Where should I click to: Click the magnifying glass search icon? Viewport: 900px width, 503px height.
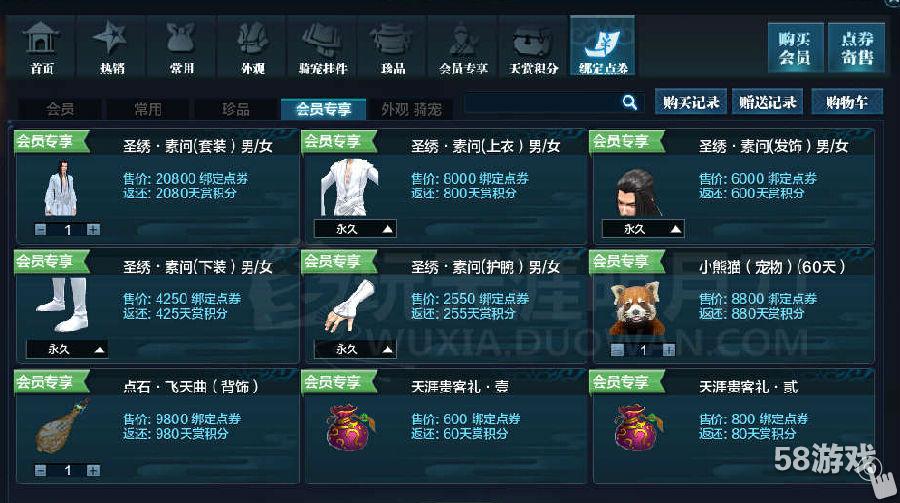click(630, 102)
